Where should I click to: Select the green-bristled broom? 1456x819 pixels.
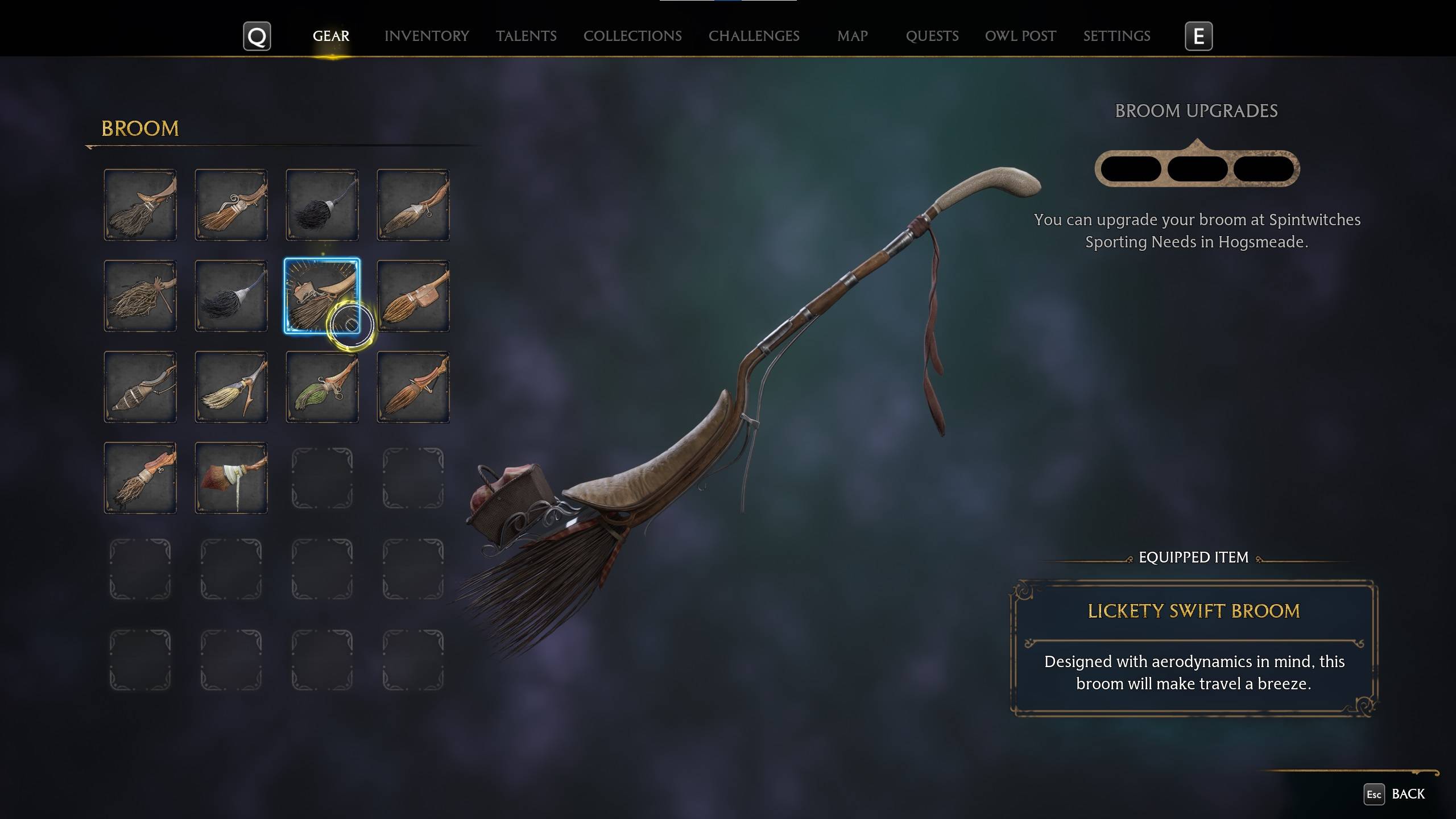coord(321,387)
